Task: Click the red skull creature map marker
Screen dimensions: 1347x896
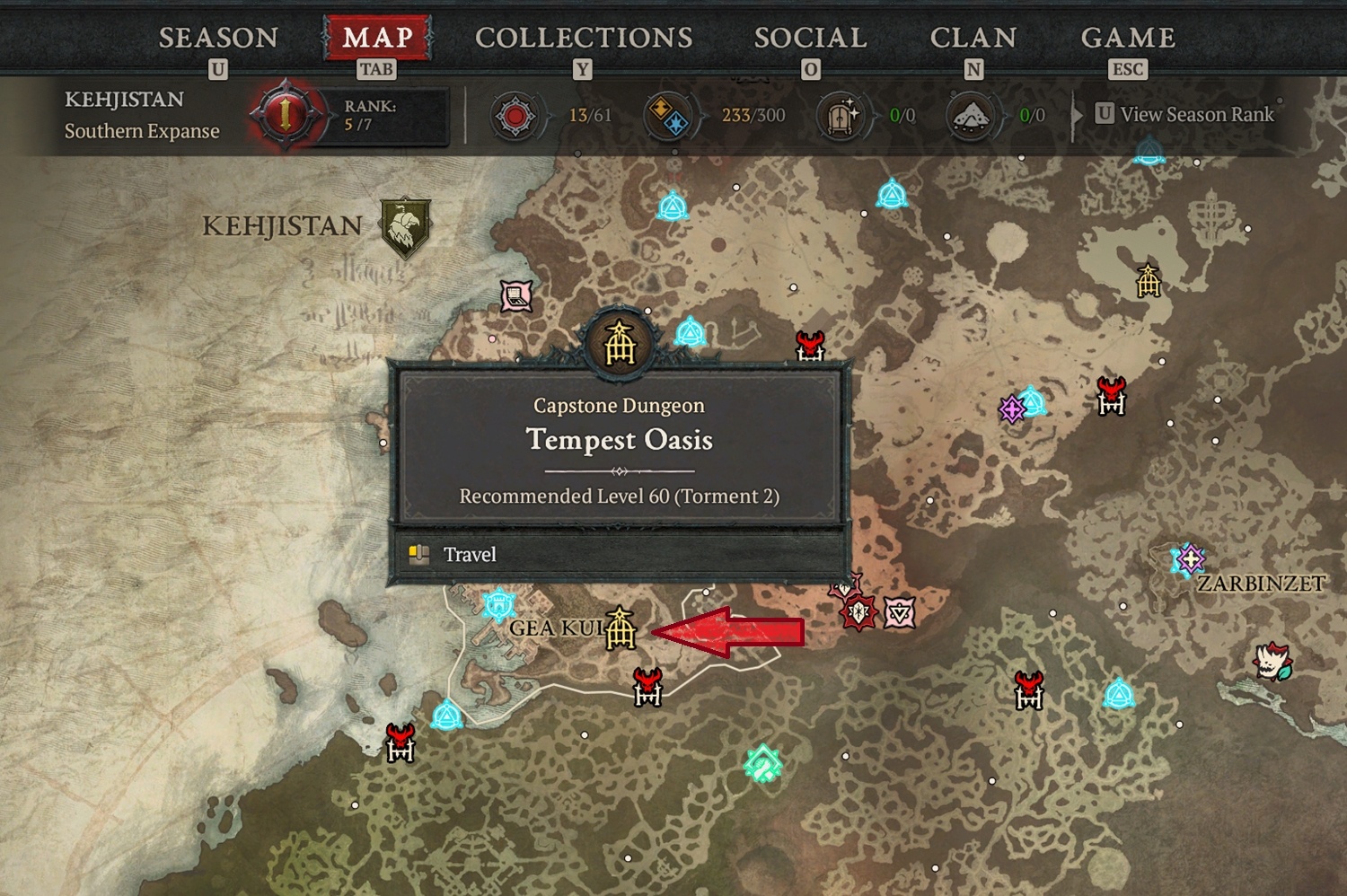Action: [1272, 662]
